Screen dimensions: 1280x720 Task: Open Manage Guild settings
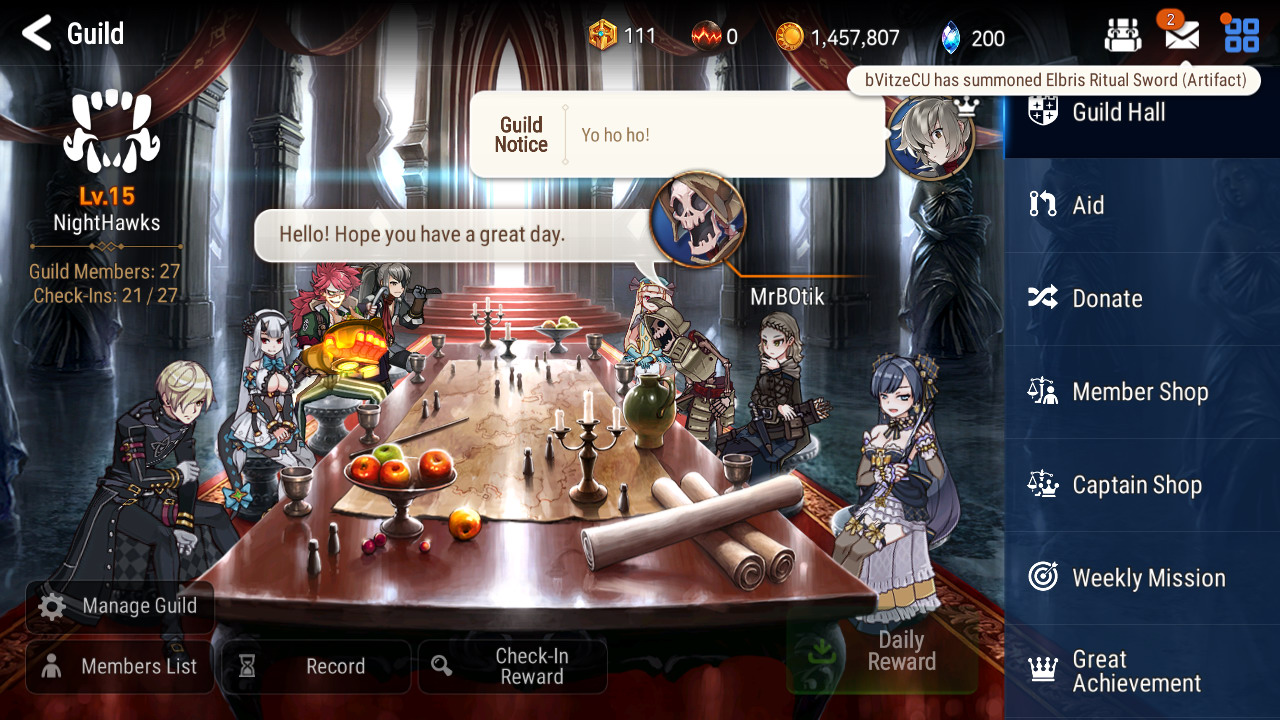[x=120, y=606]
